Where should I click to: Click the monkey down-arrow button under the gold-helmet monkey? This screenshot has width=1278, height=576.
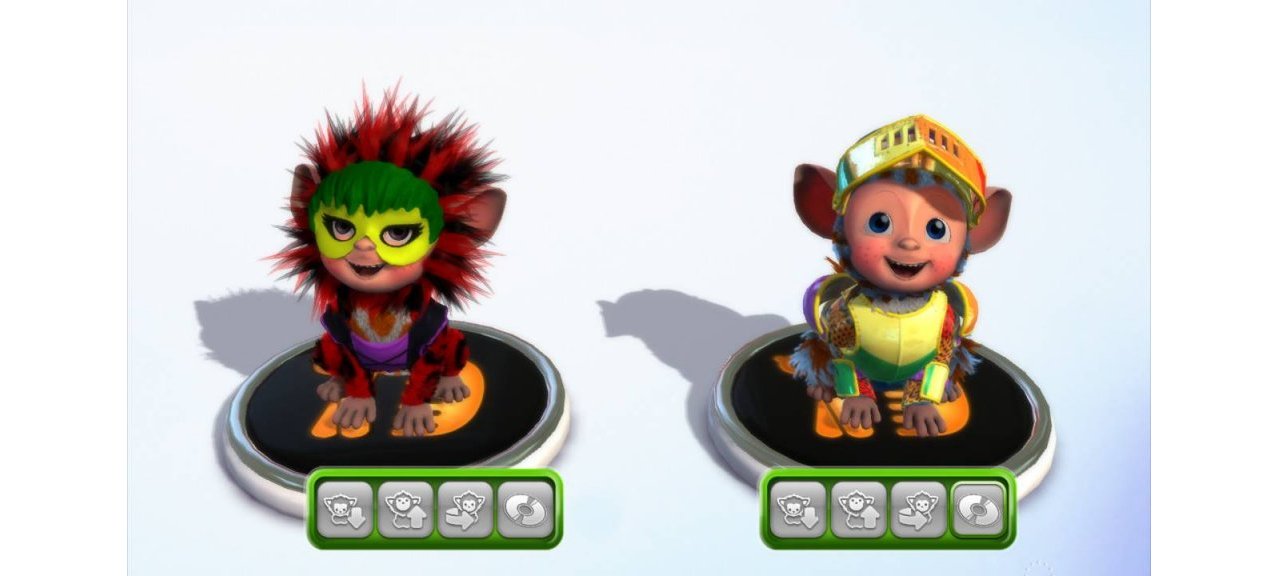pos(800,509)
